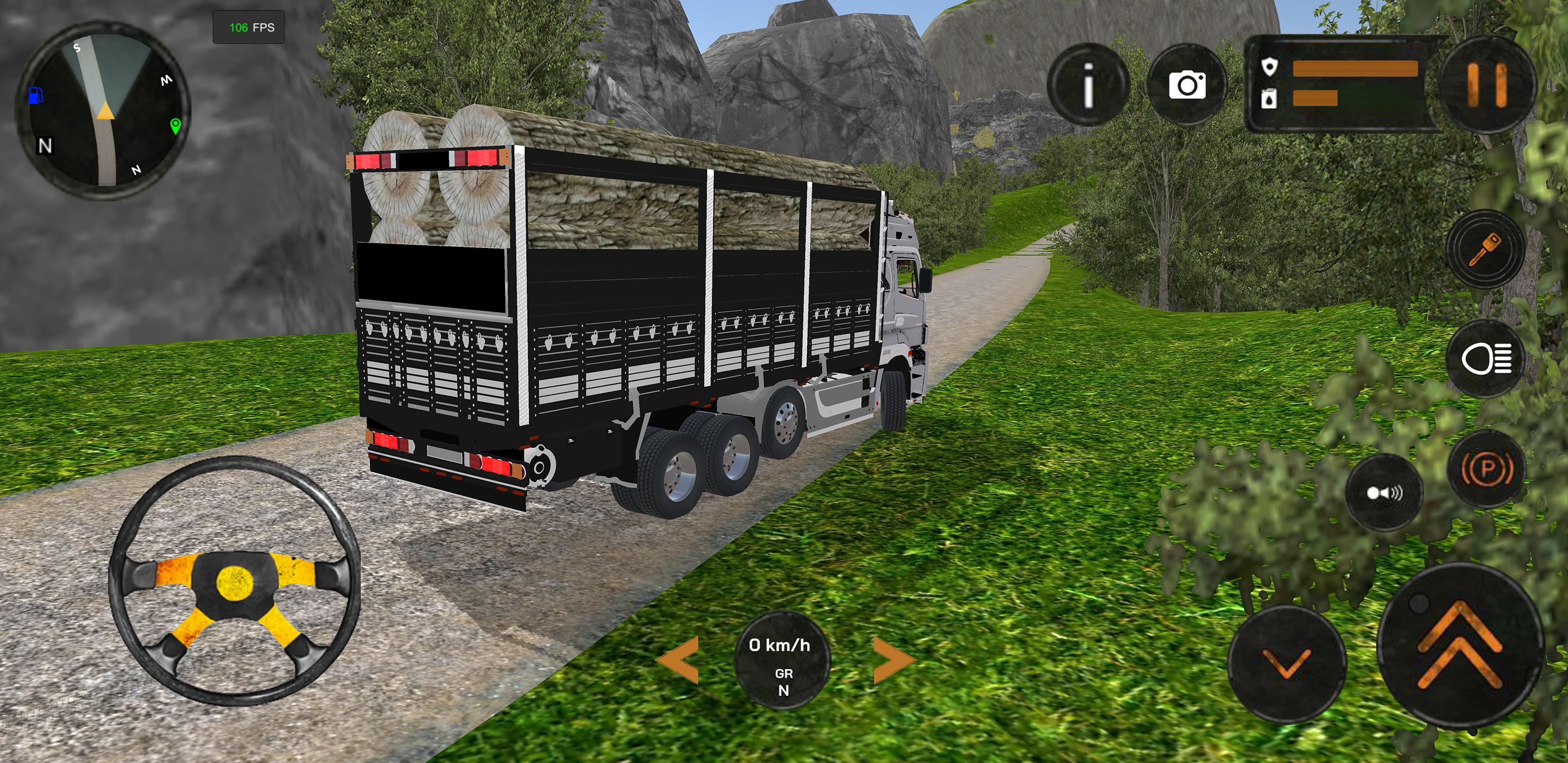Viewport: 1568px width, 763px height.
Task: Pause the game
Action: pos(1486,85)
